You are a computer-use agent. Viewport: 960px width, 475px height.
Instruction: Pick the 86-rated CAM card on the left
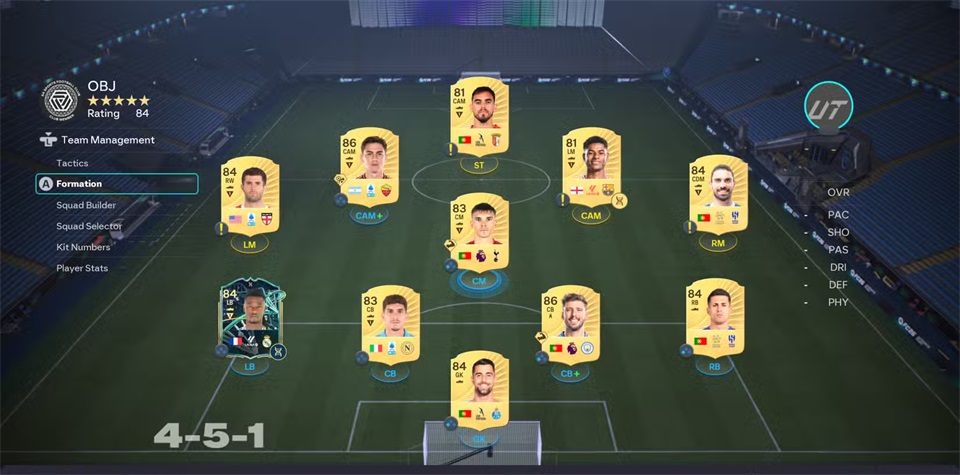tap(369, 167)
